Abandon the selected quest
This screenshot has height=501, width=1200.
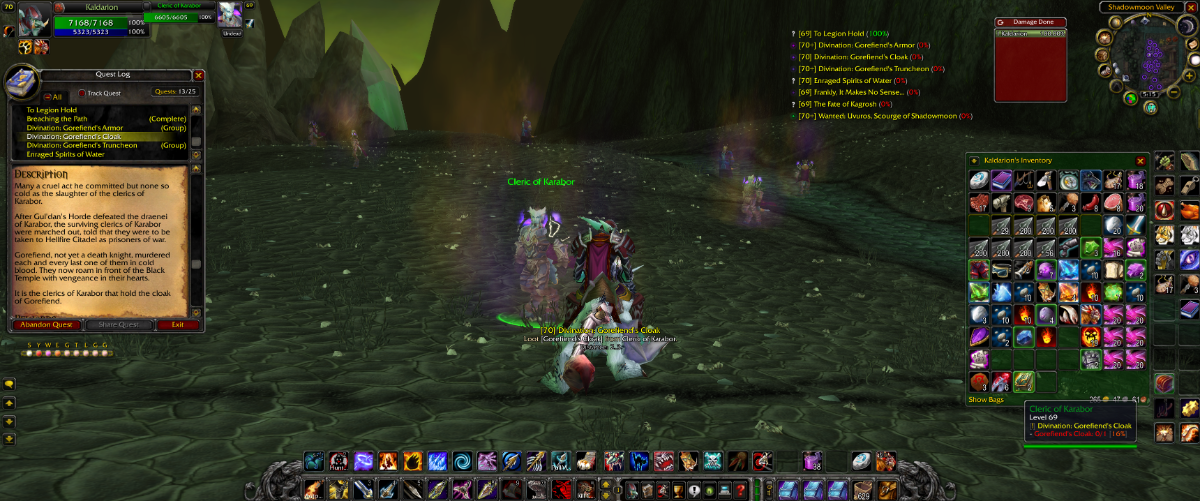[x=46, y=324]
